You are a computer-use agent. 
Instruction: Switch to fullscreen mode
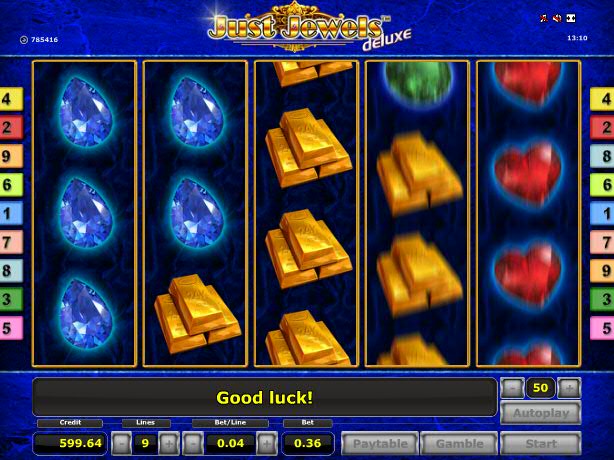tap(570, 19)
